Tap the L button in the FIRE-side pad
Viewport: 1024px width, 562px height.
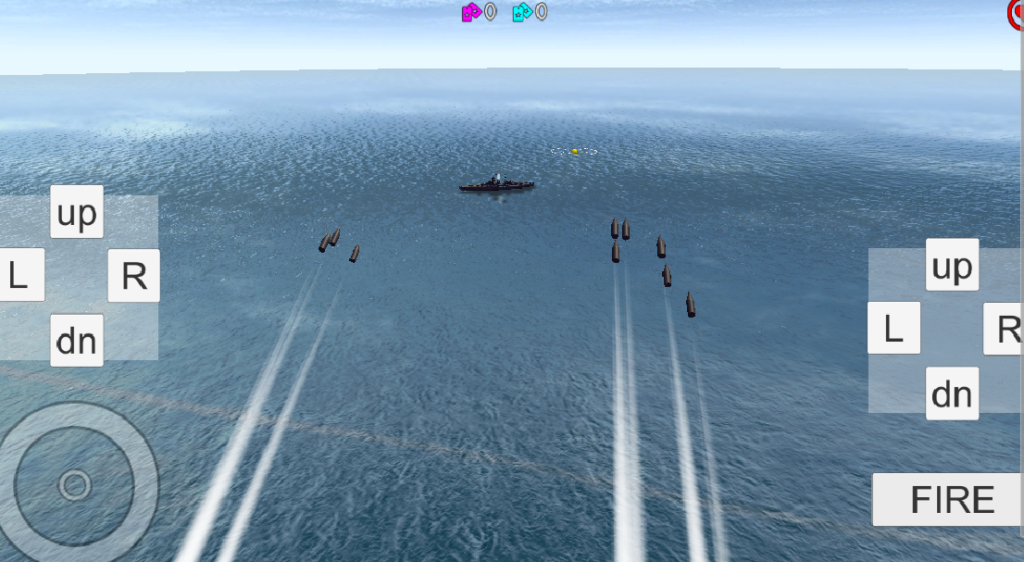point(894,328)
